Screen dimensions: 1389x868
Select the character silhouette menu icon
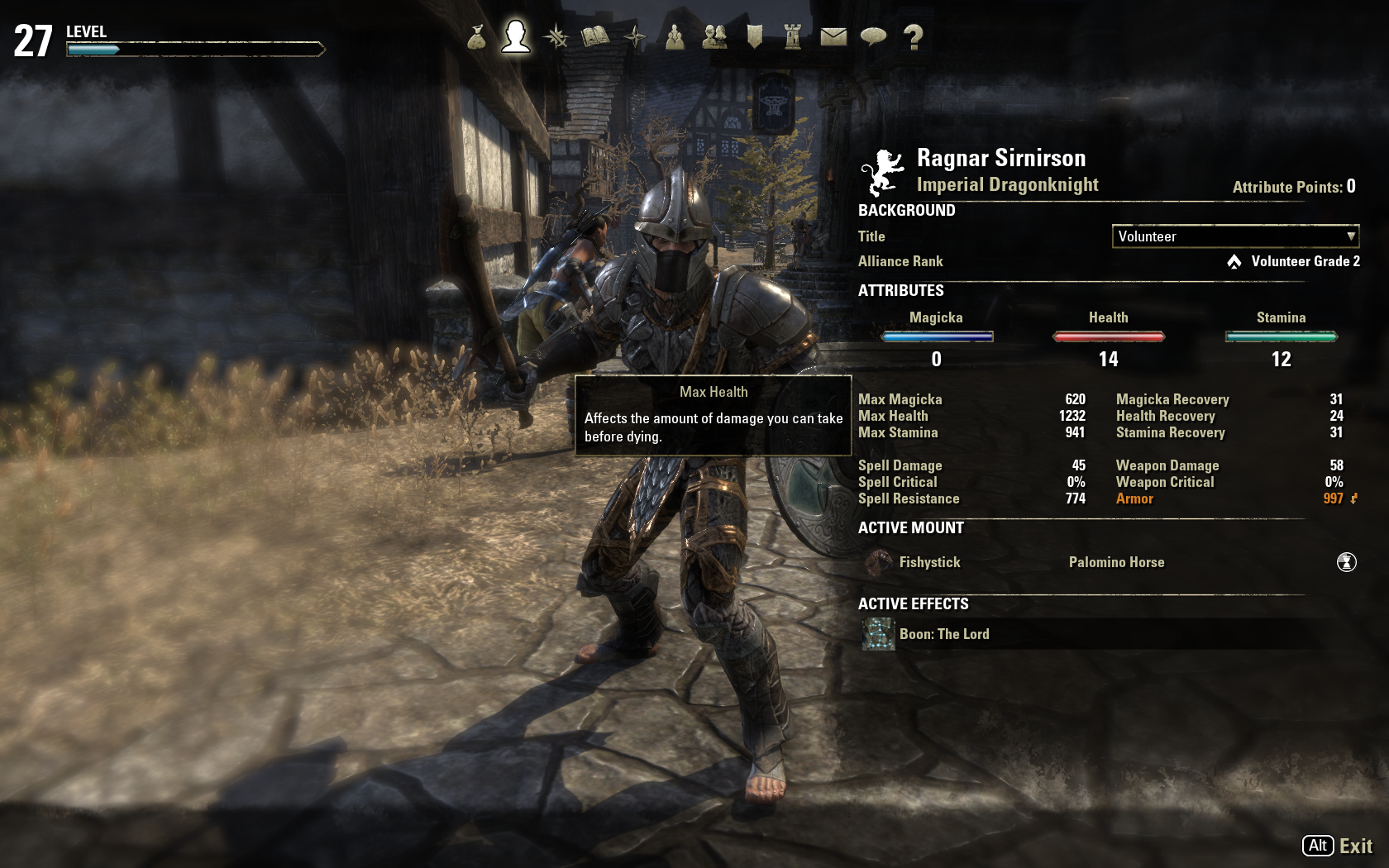(x=515, y=36)
